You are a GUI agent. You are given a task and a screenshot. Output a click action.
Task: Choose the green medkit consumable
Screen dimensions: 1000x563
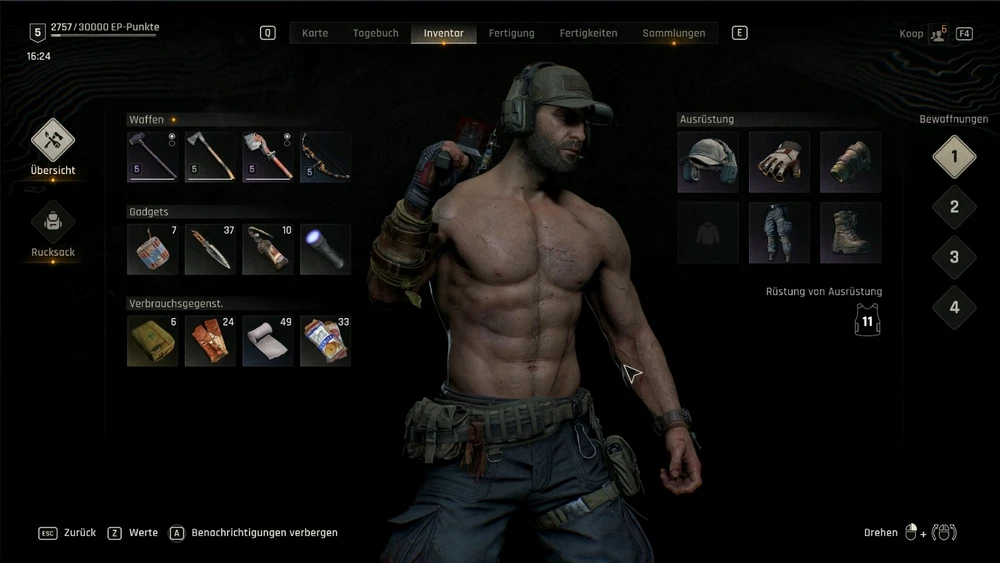coord(153,341)
